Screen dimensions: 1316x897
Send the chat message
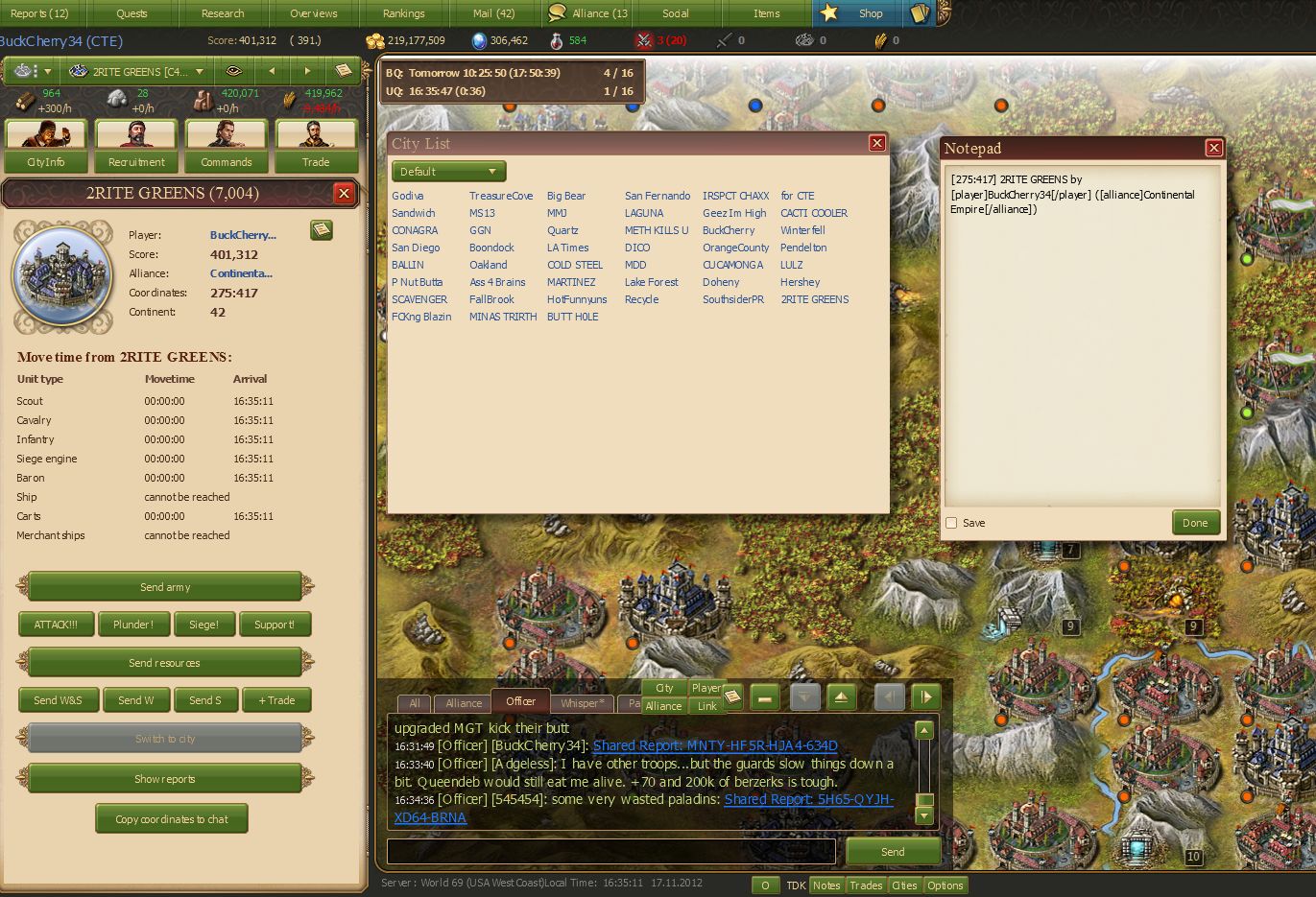pos(892,852)
